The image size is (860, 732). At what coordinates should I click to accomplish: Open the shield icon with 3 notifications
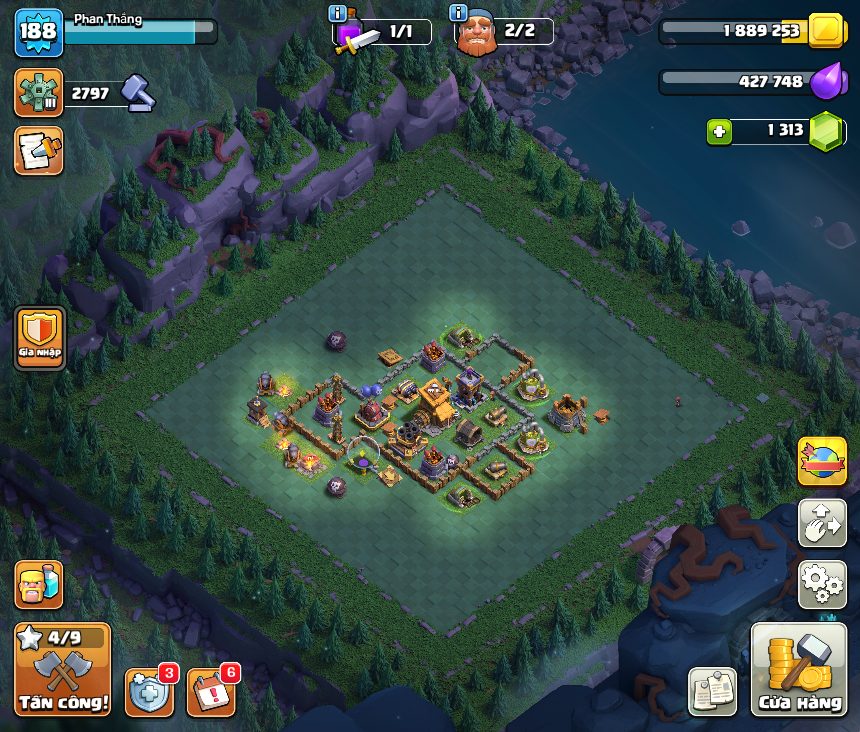click(x=148, y=691)
